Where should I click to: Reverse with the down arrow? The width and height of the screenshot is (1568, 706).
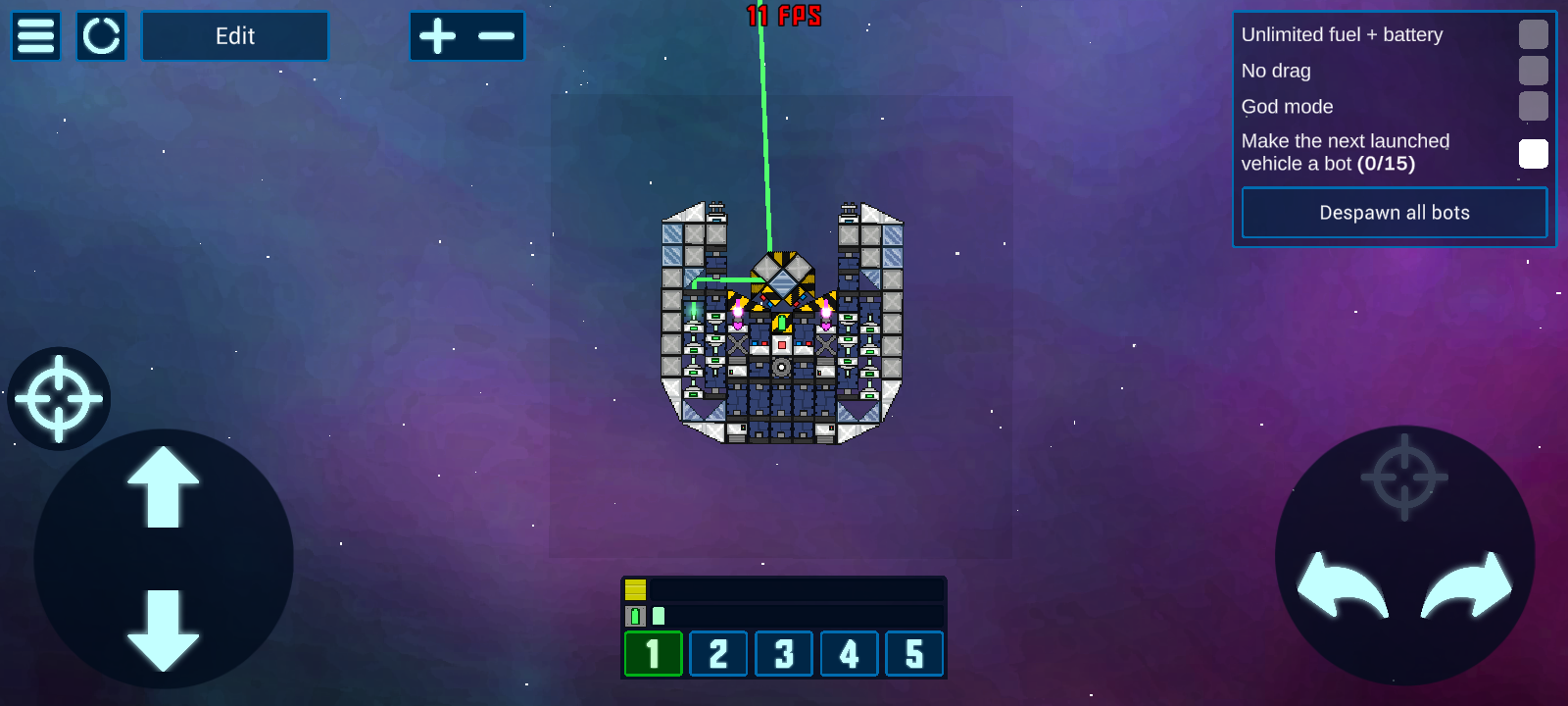[163, 630]
